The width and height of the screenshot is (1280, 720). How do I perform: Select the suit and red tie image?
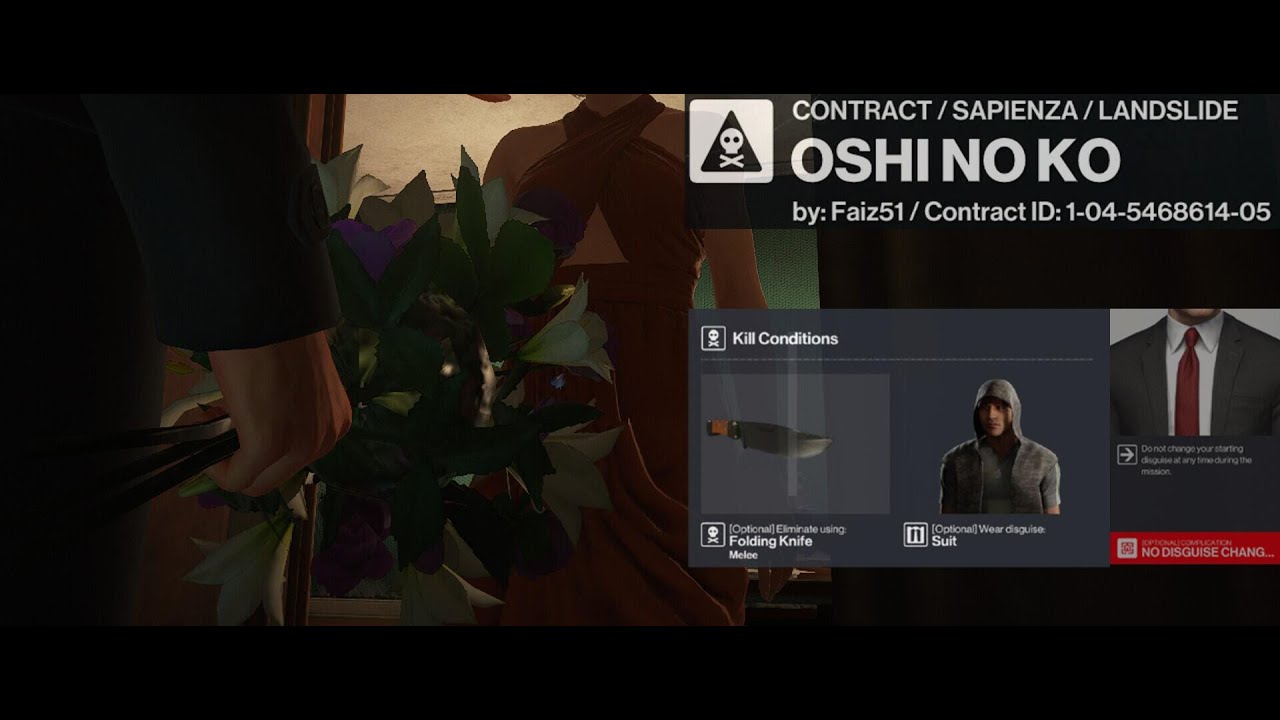(x=1194, y=374)
